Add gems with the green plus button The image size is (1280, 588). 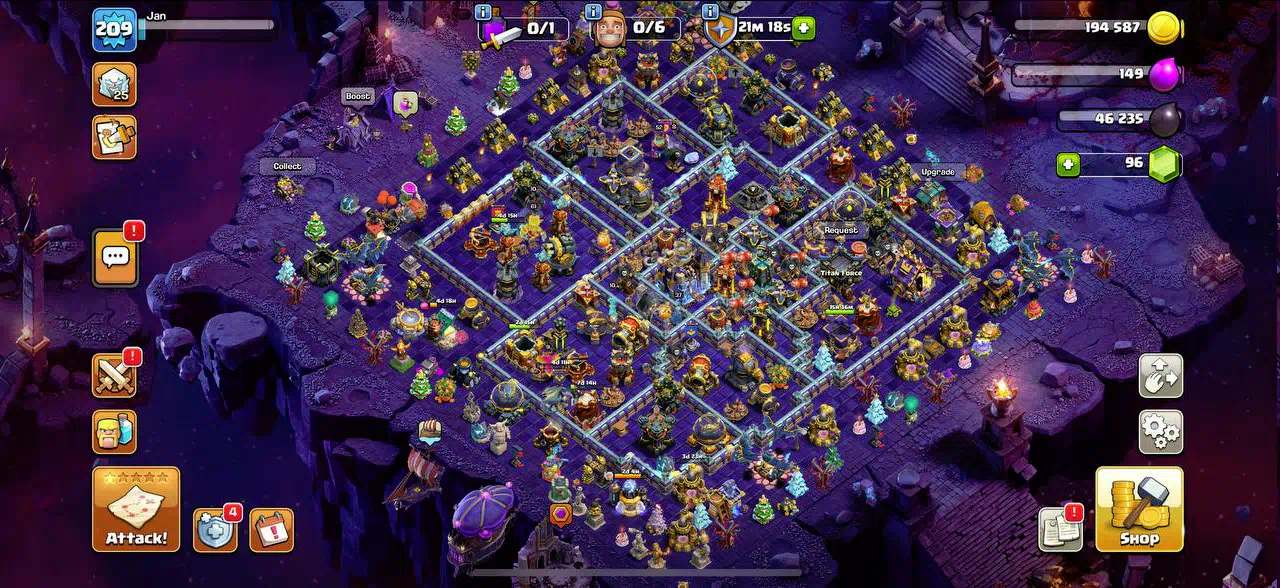1068,164
